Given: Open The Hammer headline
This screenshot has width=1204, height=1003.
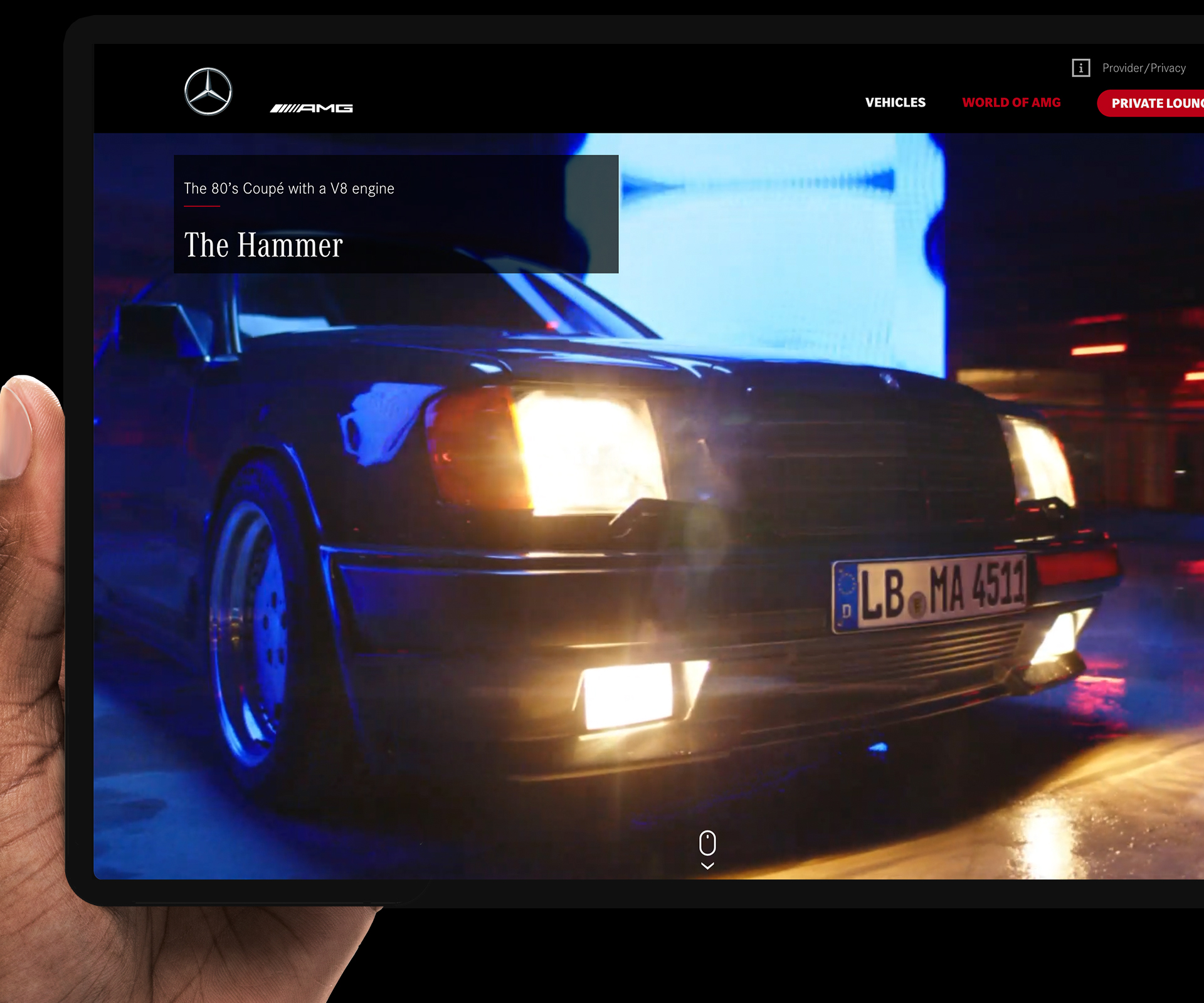Looking at the screenshot, I should pyautogui.click(x=263, y=245).
